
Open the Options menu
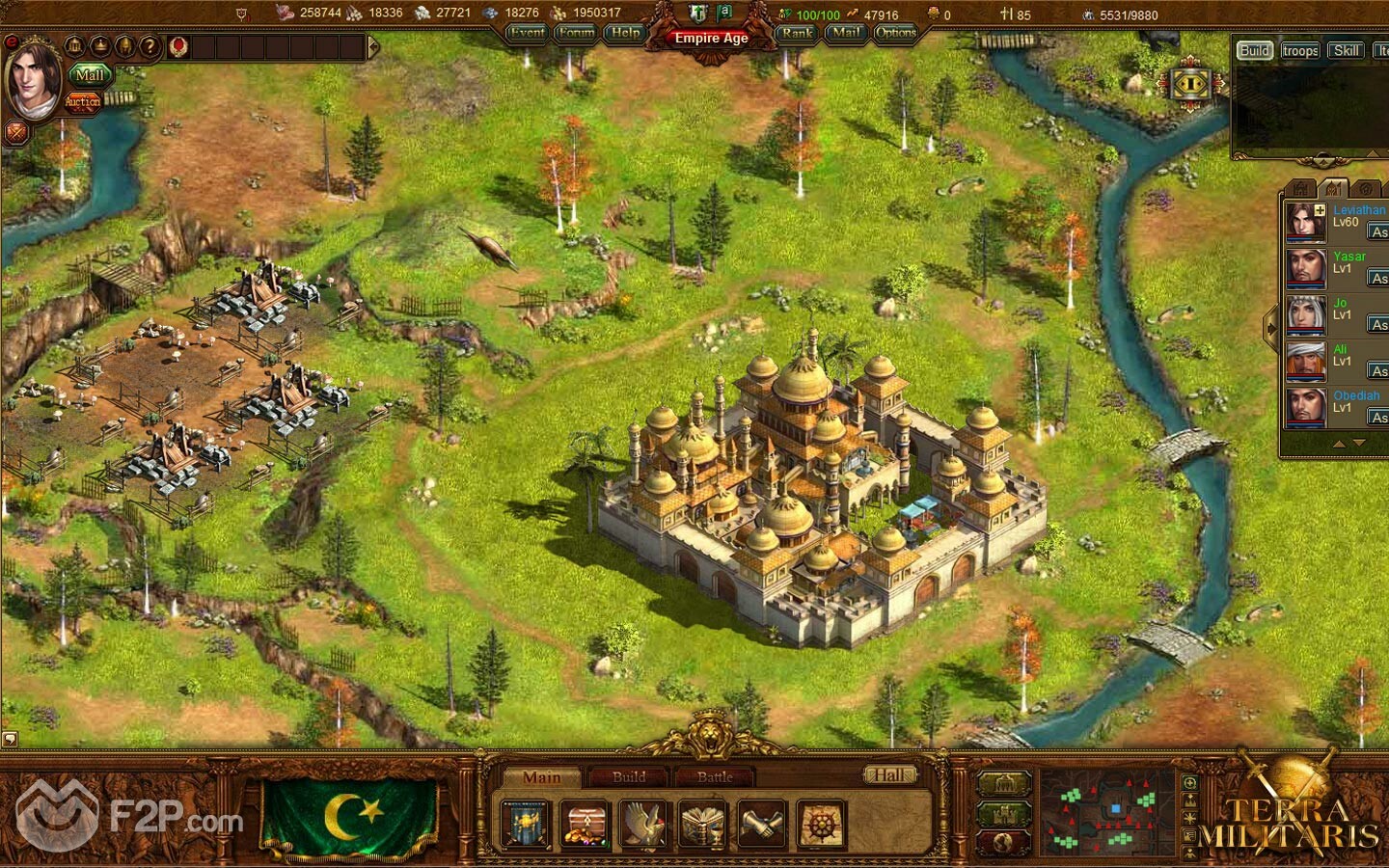point(896,33)
